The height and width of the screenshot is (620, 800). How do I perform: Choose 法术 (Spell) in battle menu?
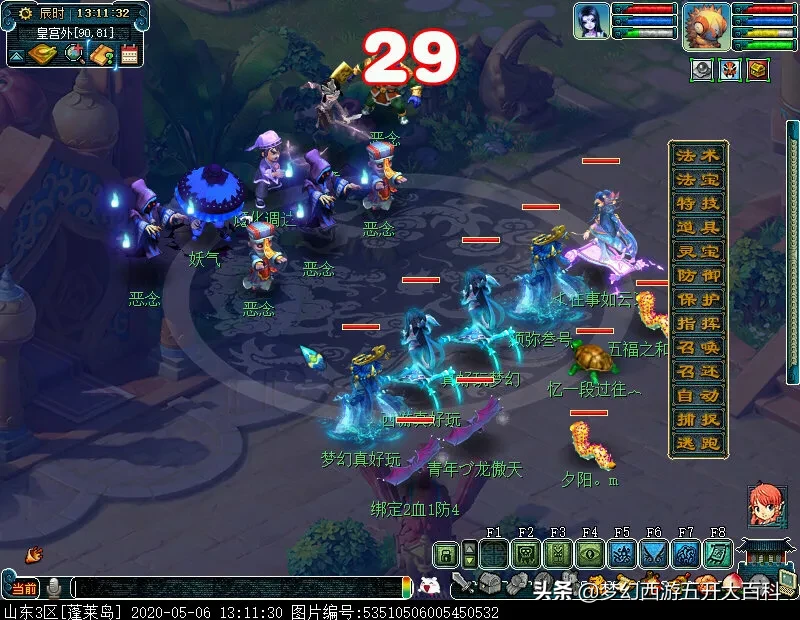(698, 155)
